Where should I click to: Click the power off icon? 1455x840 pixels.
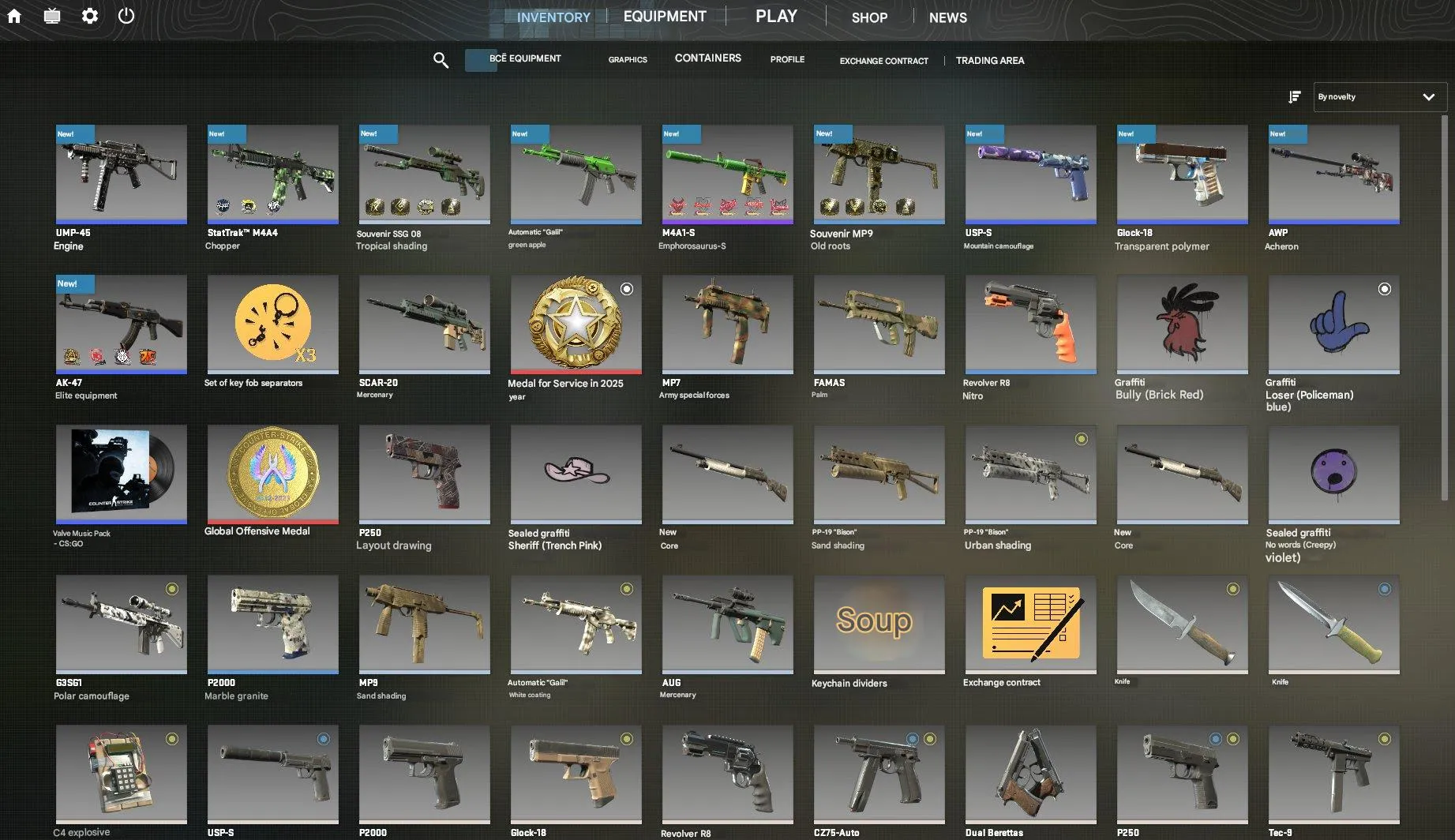click(x=126, y=15)
